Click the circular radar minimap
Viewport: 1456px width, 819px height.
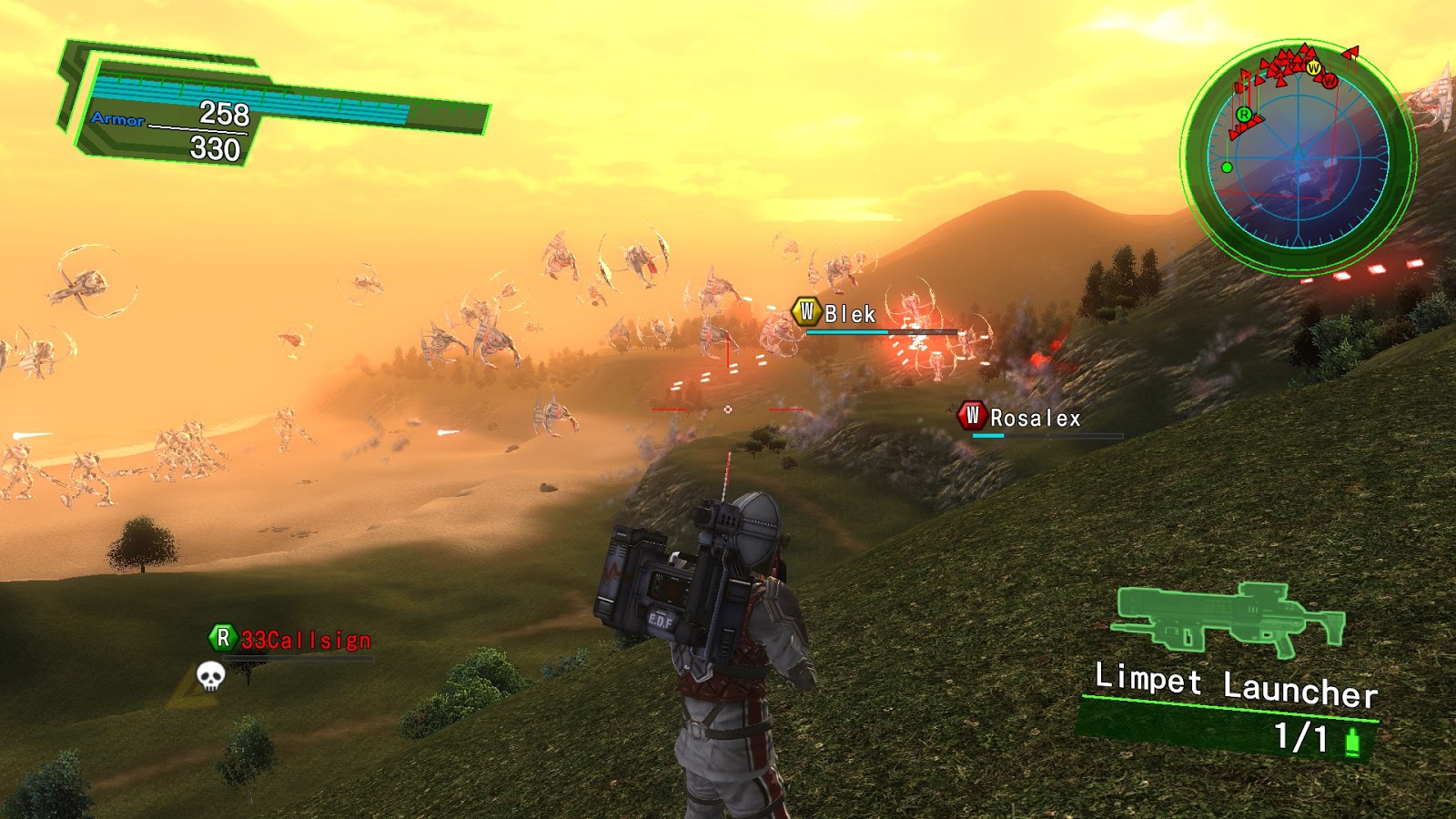1299,157
